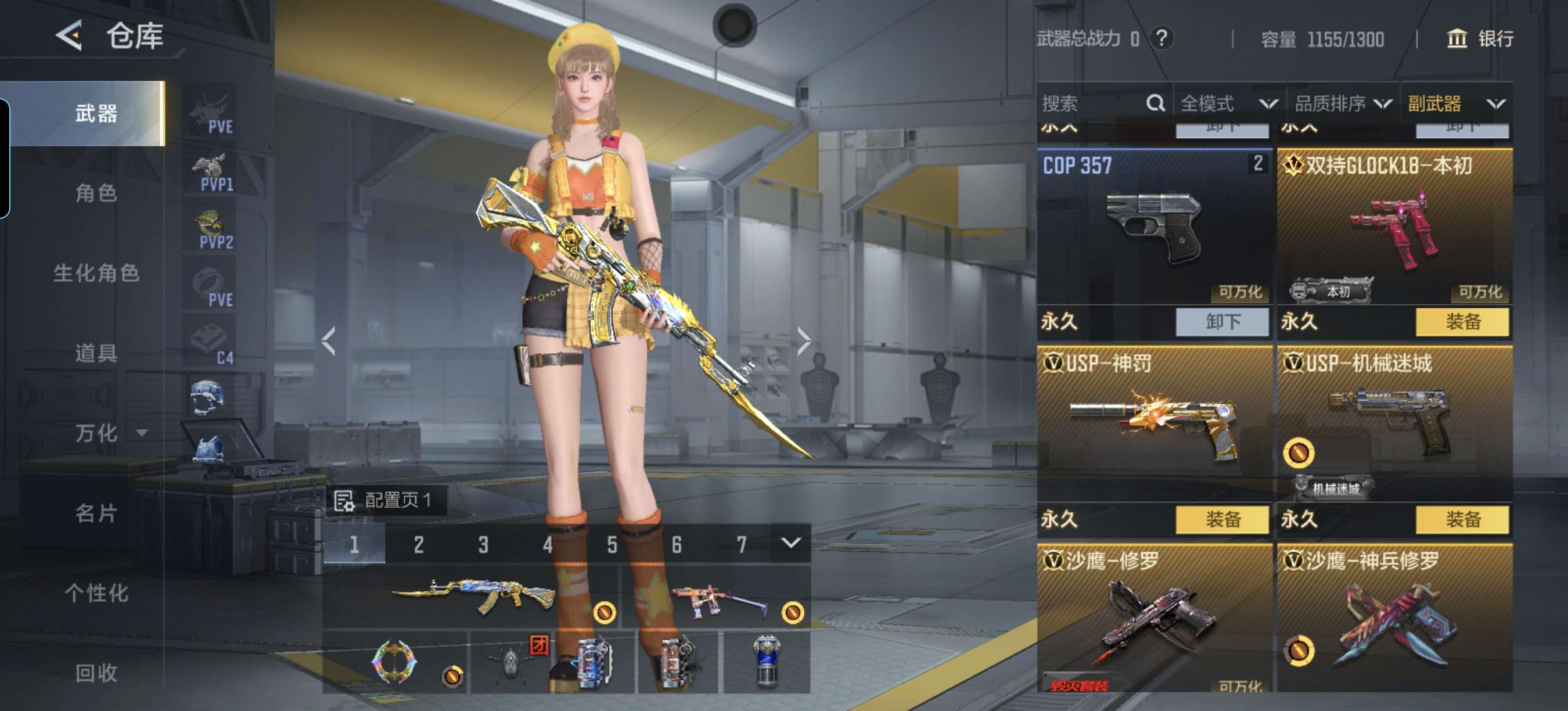Open the 银行 bank
Image resolution: width=1568 pixels, height=711 pixels.
(1479, 39)
